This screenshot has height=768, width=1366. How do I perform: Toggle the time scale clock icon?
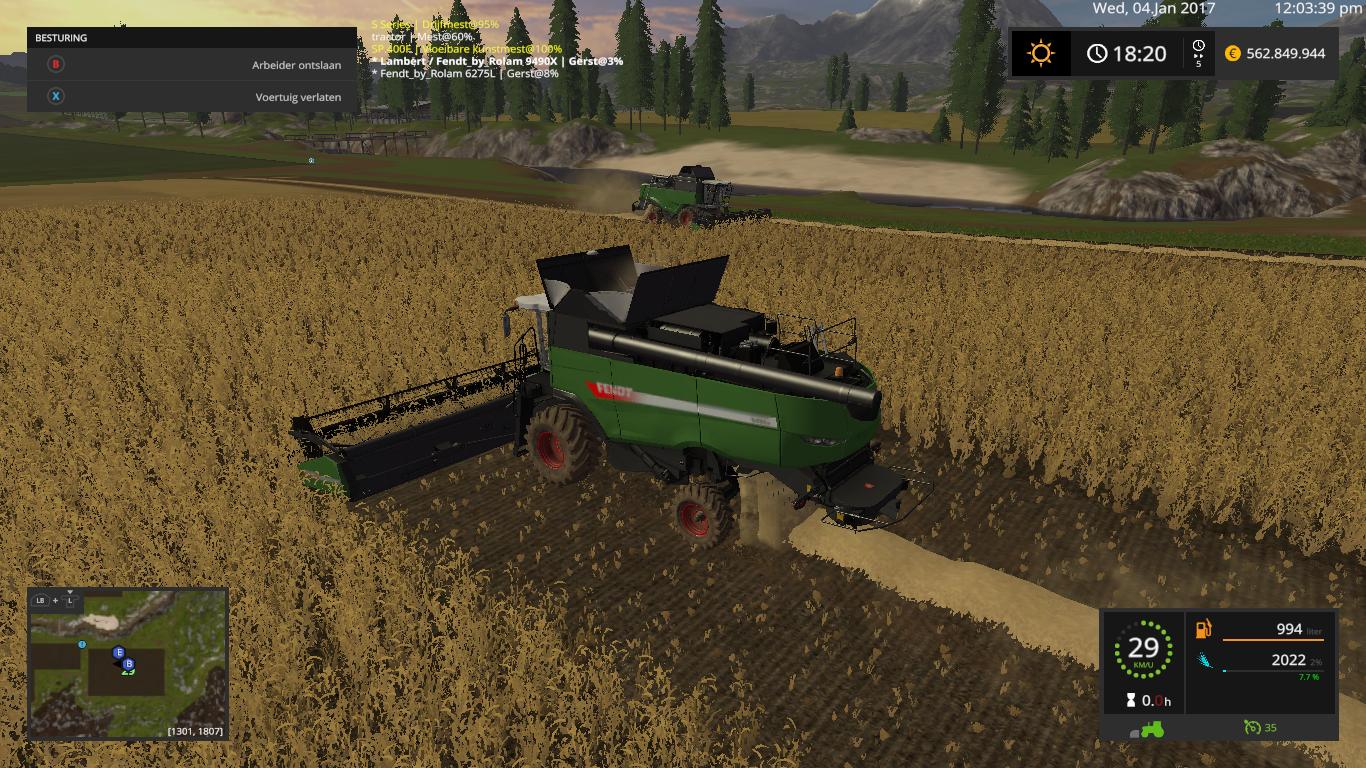pos(1199,53)
